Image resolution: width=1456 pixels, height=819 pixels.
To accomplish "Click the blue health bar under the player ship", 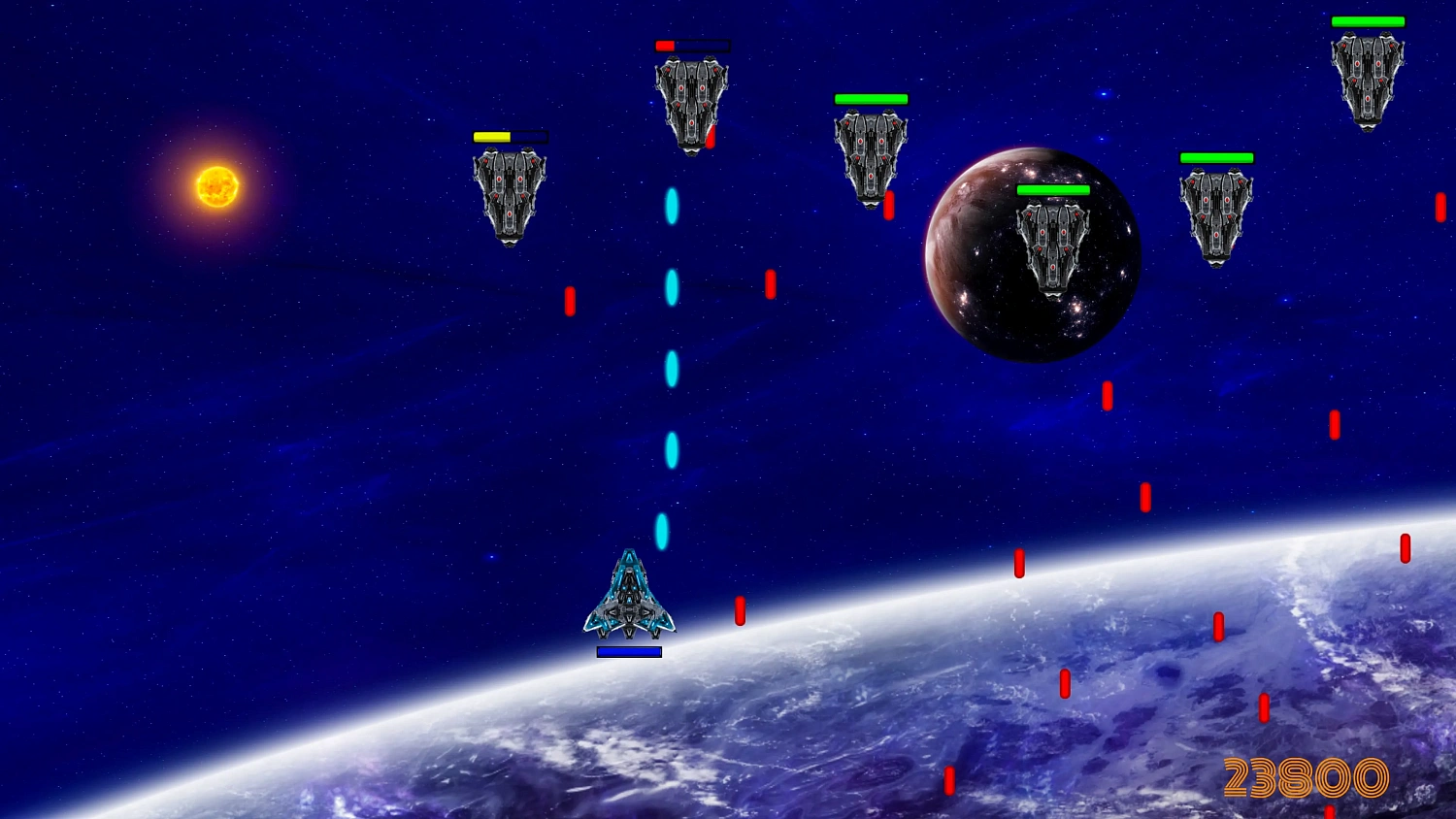I will pyautogui.click(x=628, y=651).
